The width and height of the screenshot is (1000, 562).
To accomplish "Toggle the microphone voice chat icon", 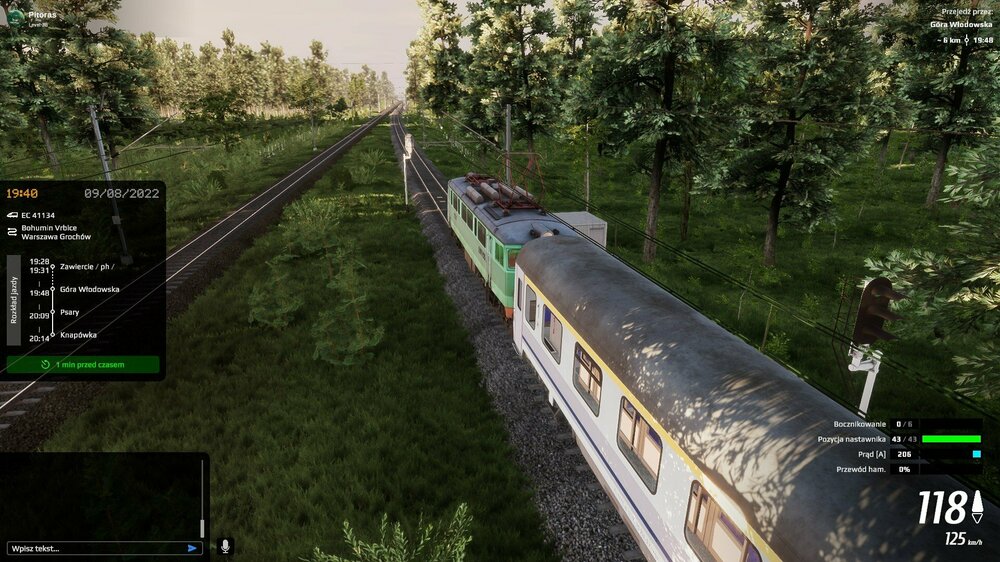I will pos(225,546).
